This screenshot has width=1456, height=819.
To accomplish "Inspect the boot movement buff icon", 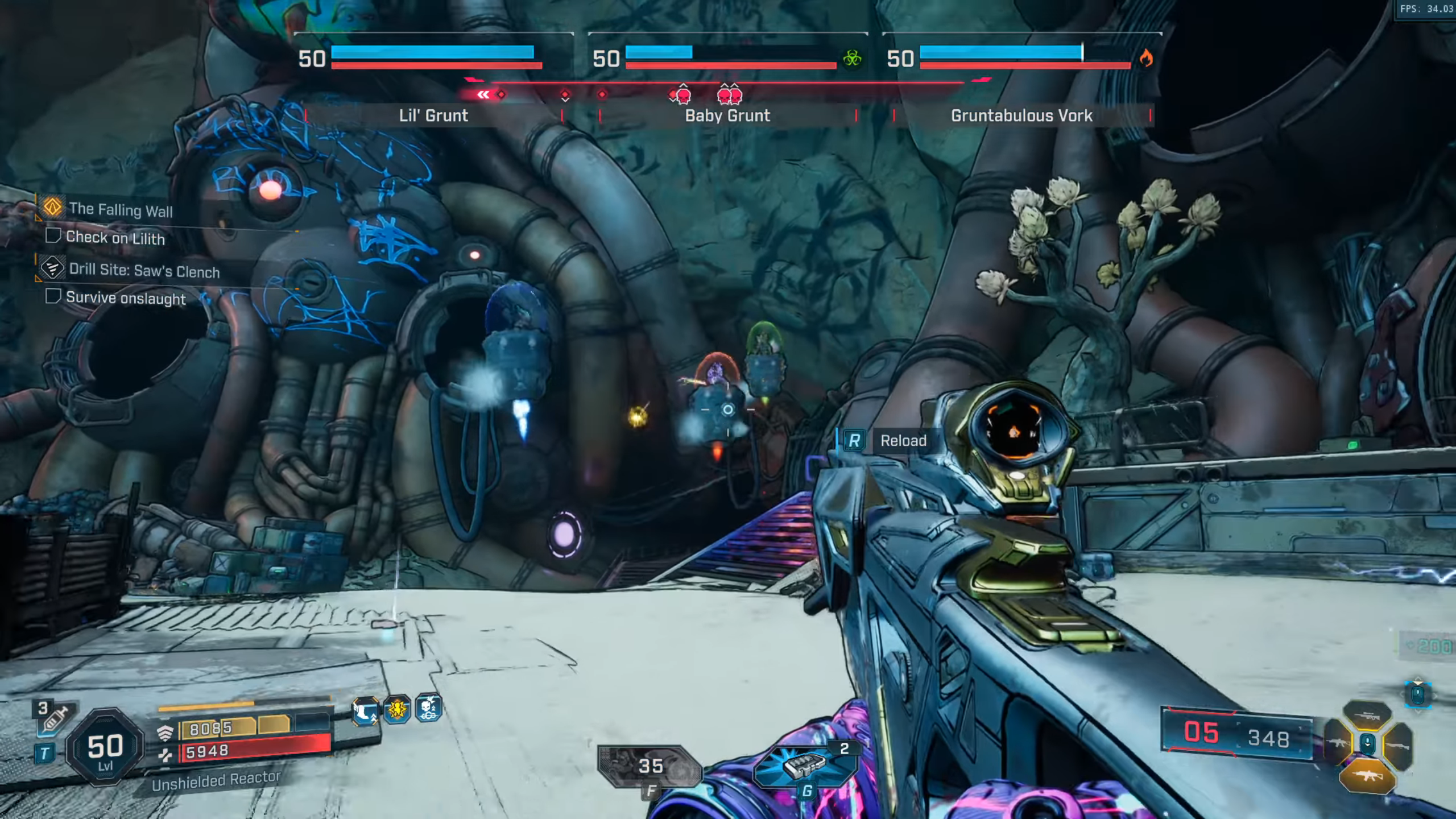I will 365,711.
